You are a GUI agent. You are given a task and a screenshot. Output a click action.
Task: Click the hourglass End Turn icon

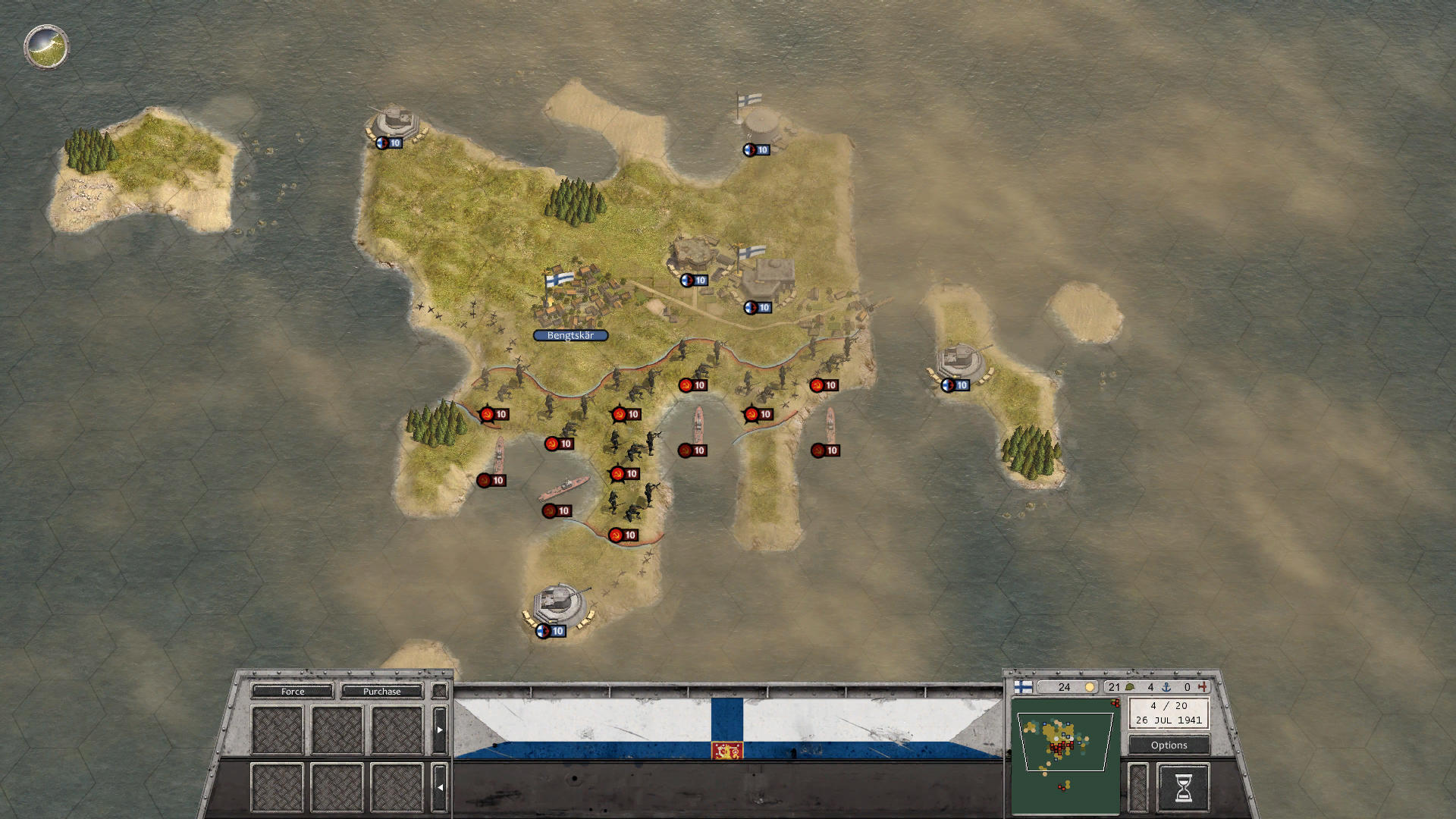[1183, 787]
